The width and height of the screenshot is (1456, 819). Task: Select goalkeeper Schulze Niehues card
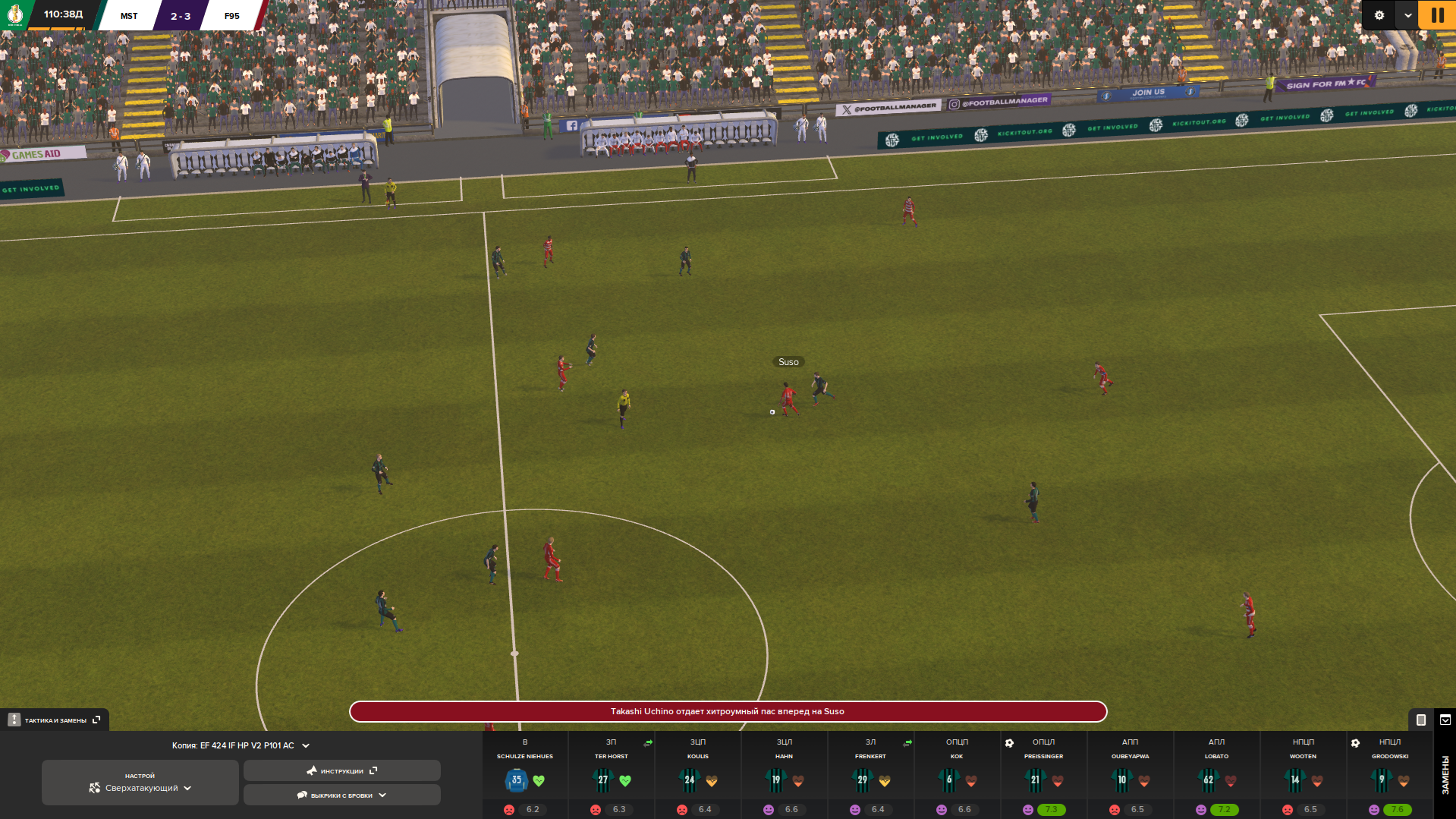524,774
